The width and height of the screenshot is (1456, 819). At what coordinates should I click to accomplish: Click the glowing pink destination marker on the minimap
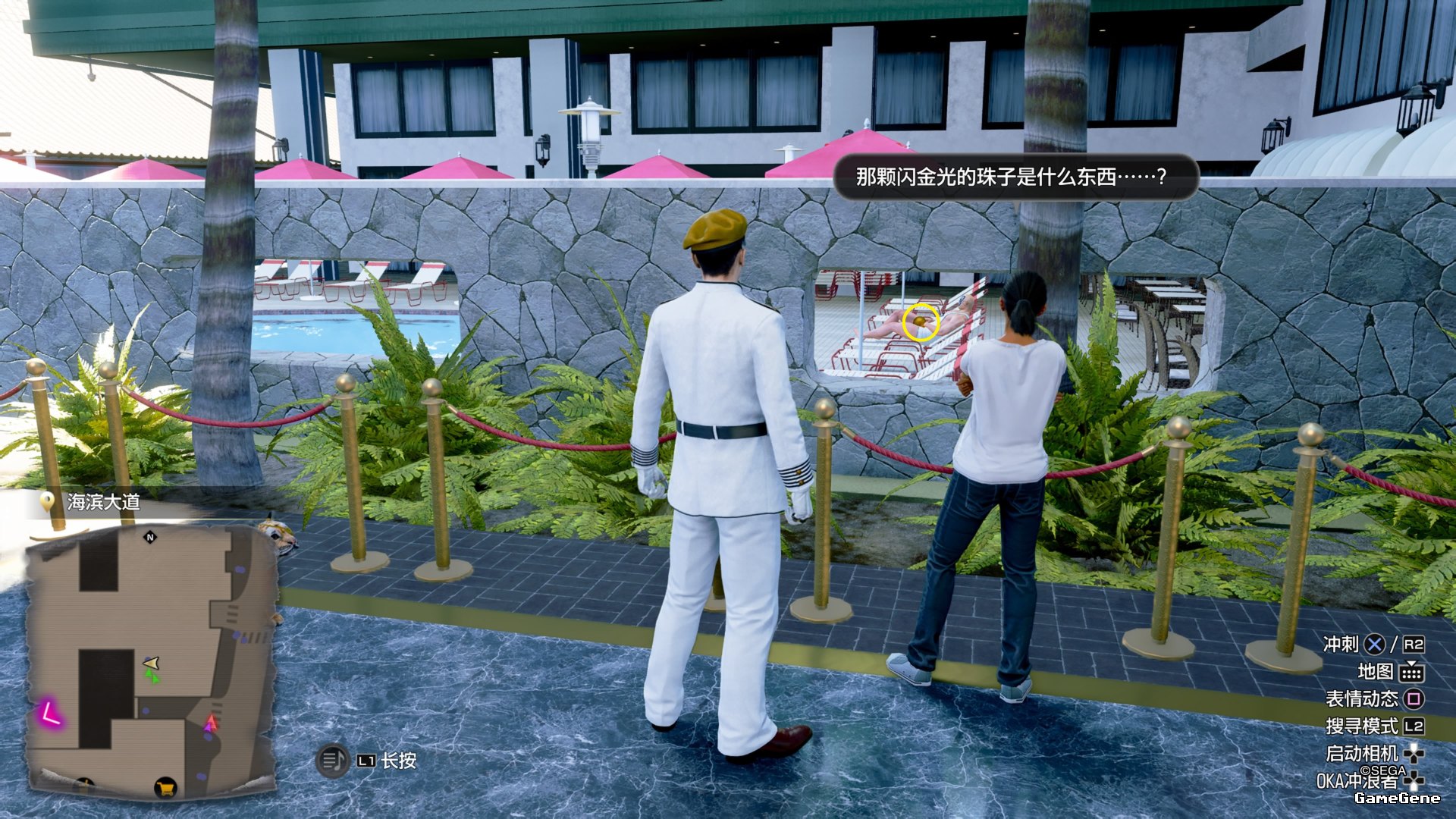tap(50, 714)
